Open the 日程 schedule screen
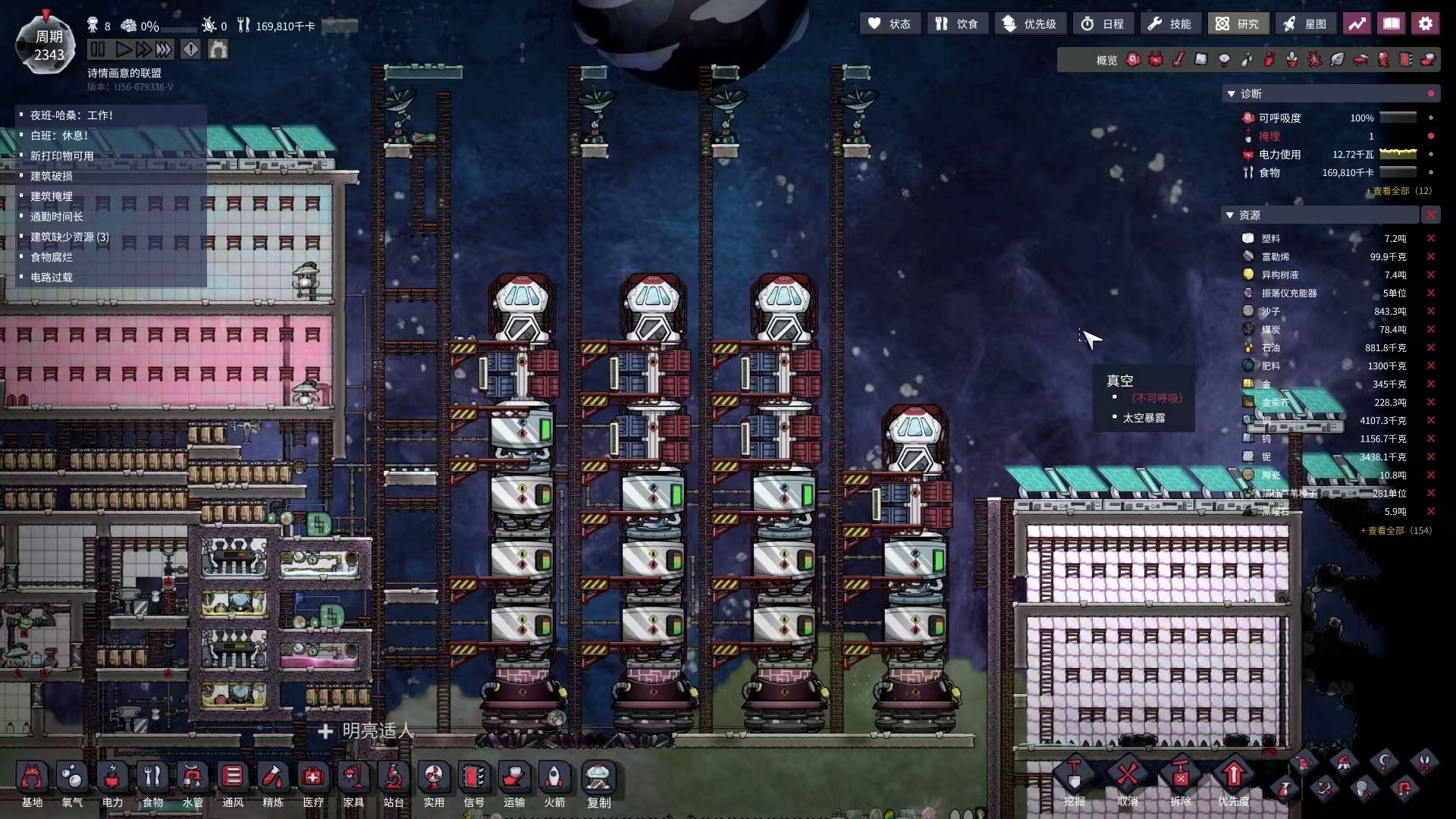Viewport: 1456px width, 819px height. [1103, 24]
